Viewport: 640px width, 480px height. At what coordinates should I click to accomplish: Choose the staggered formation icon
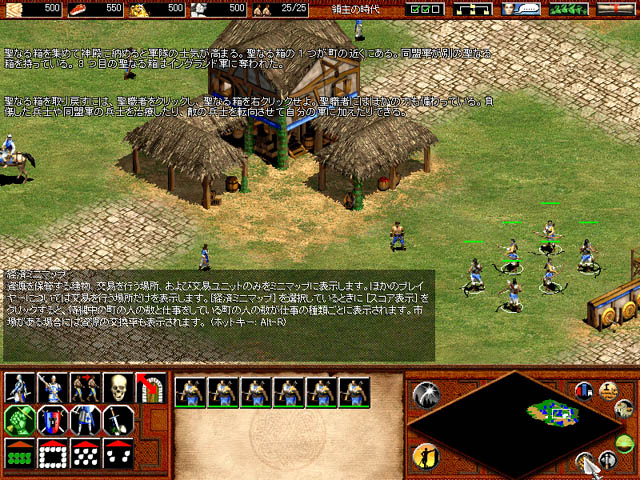pyautogui.click(x=85, y=453)
